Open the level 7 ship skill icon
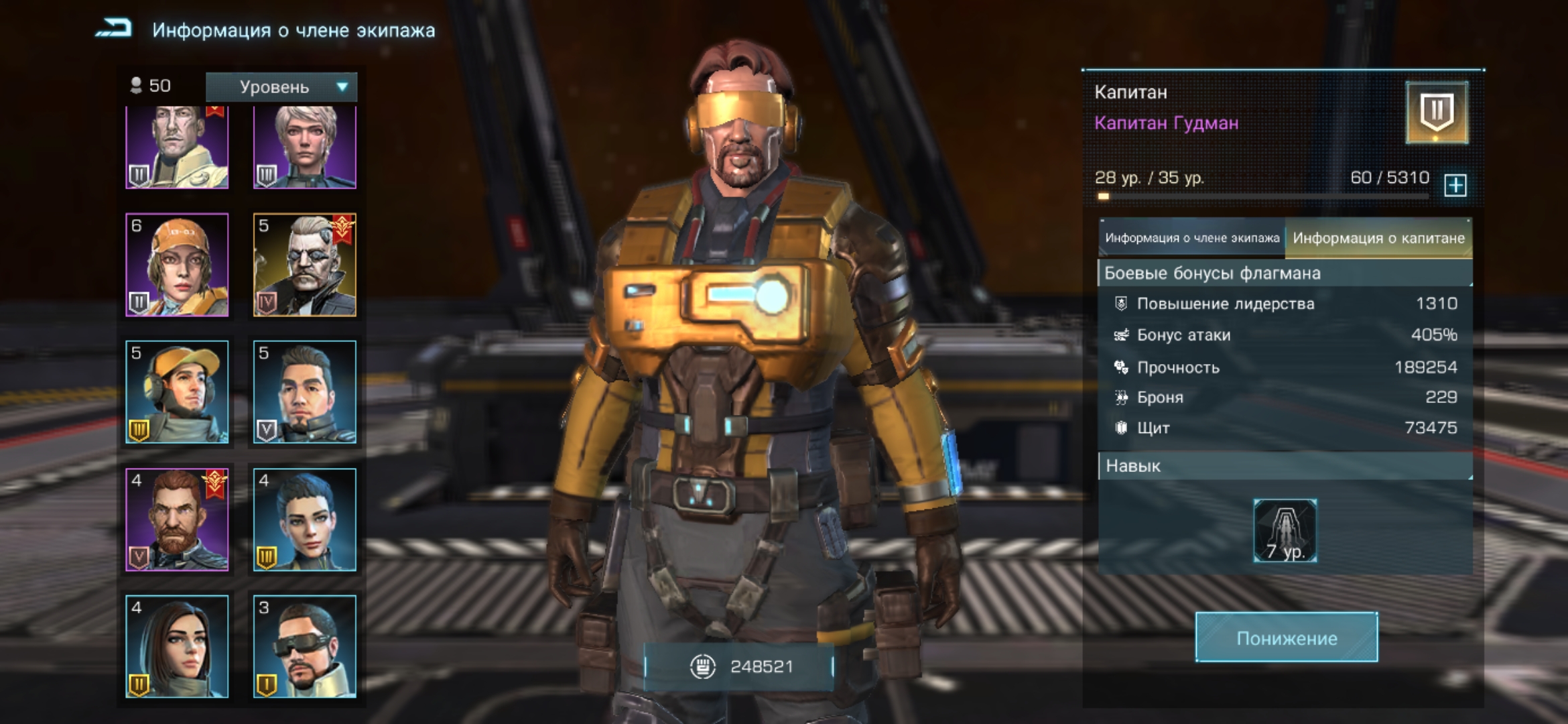 [x=1285, y=530]
